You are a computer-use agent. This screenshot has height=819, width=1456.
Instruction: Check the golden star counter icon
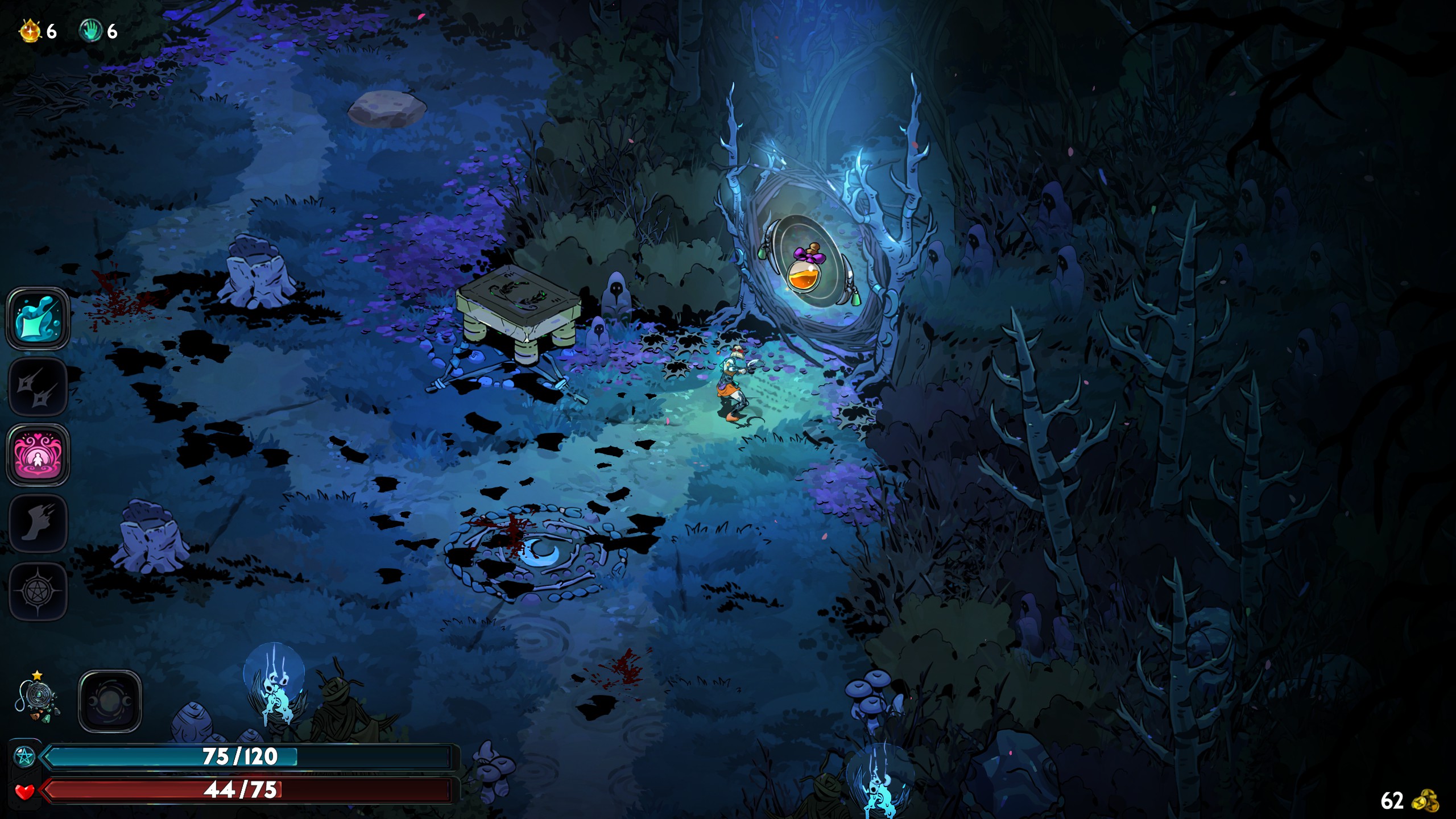(x=30, y=31)
